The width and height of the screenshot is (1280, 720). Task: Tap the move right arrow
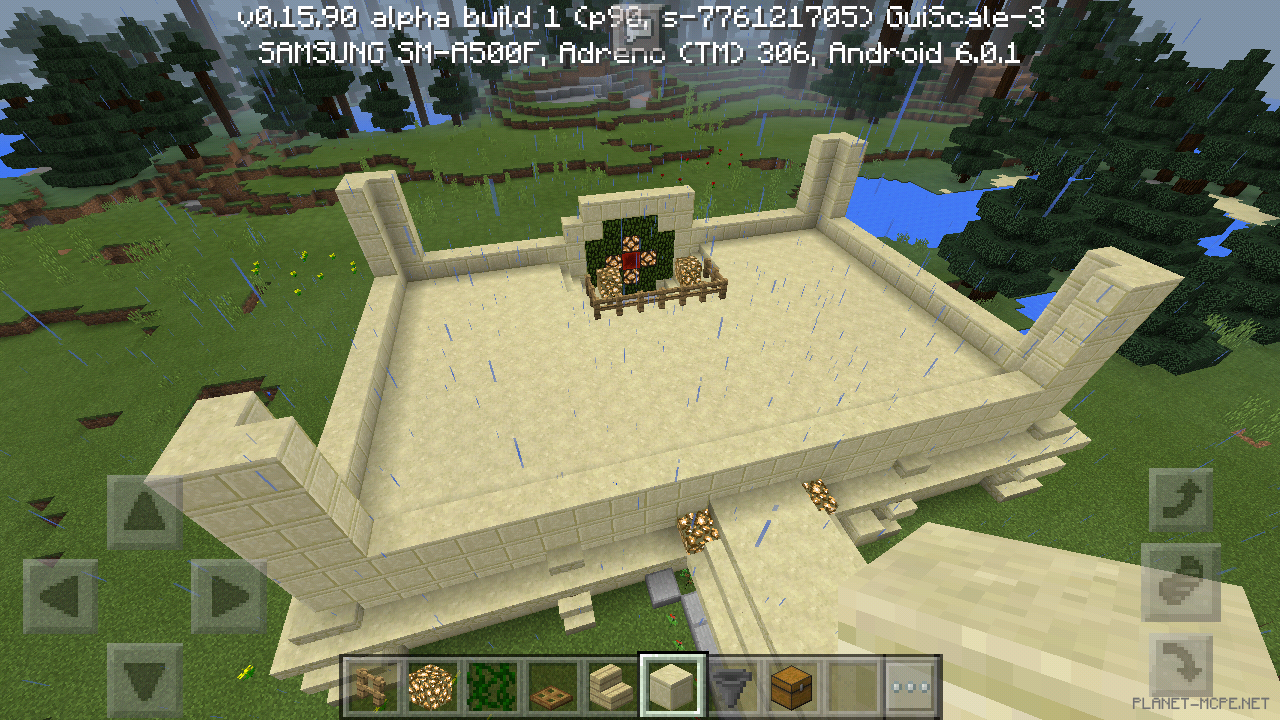[229, 597]
